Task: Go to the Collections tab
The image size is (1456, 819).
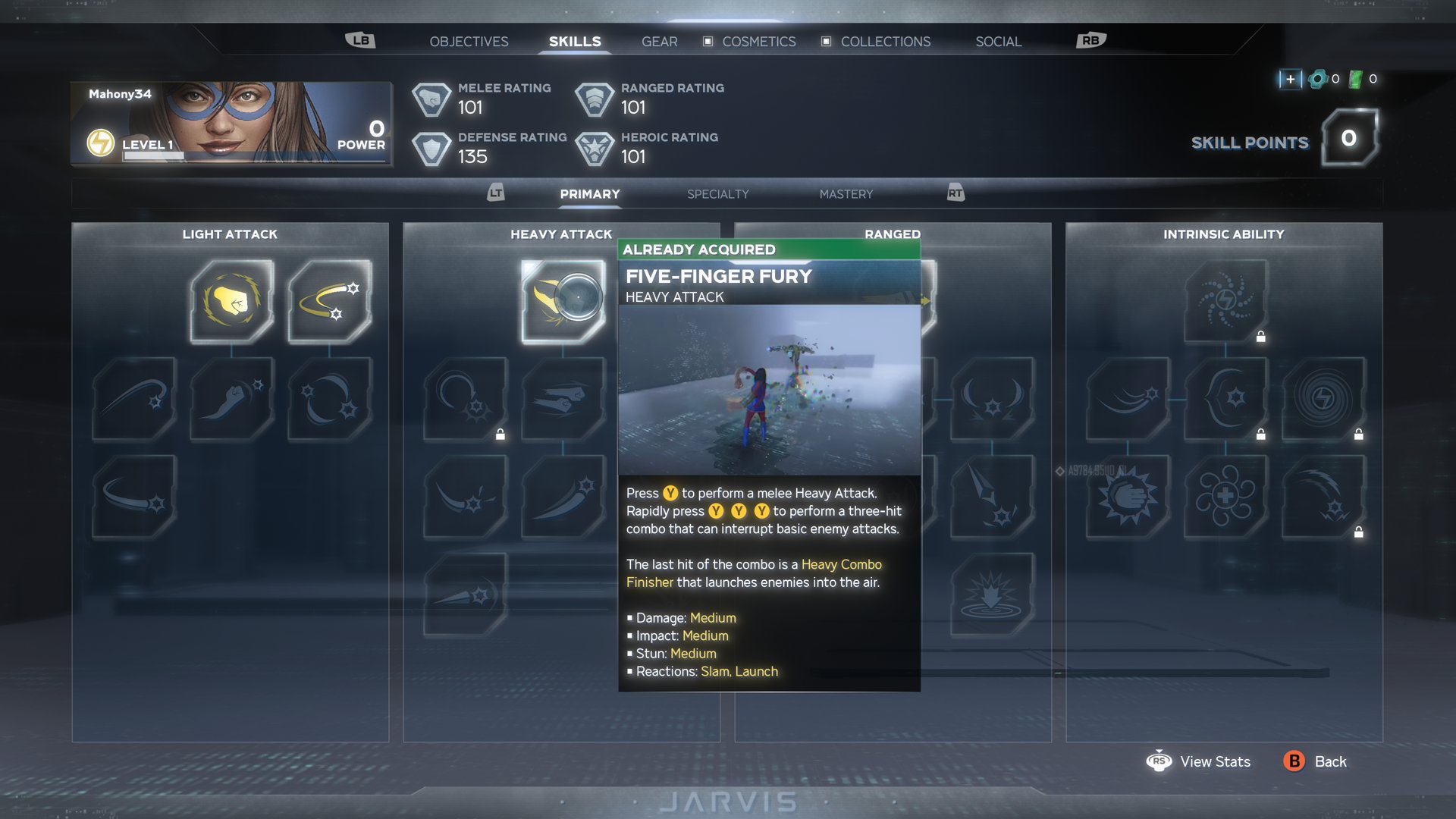Action: (885, 42)
